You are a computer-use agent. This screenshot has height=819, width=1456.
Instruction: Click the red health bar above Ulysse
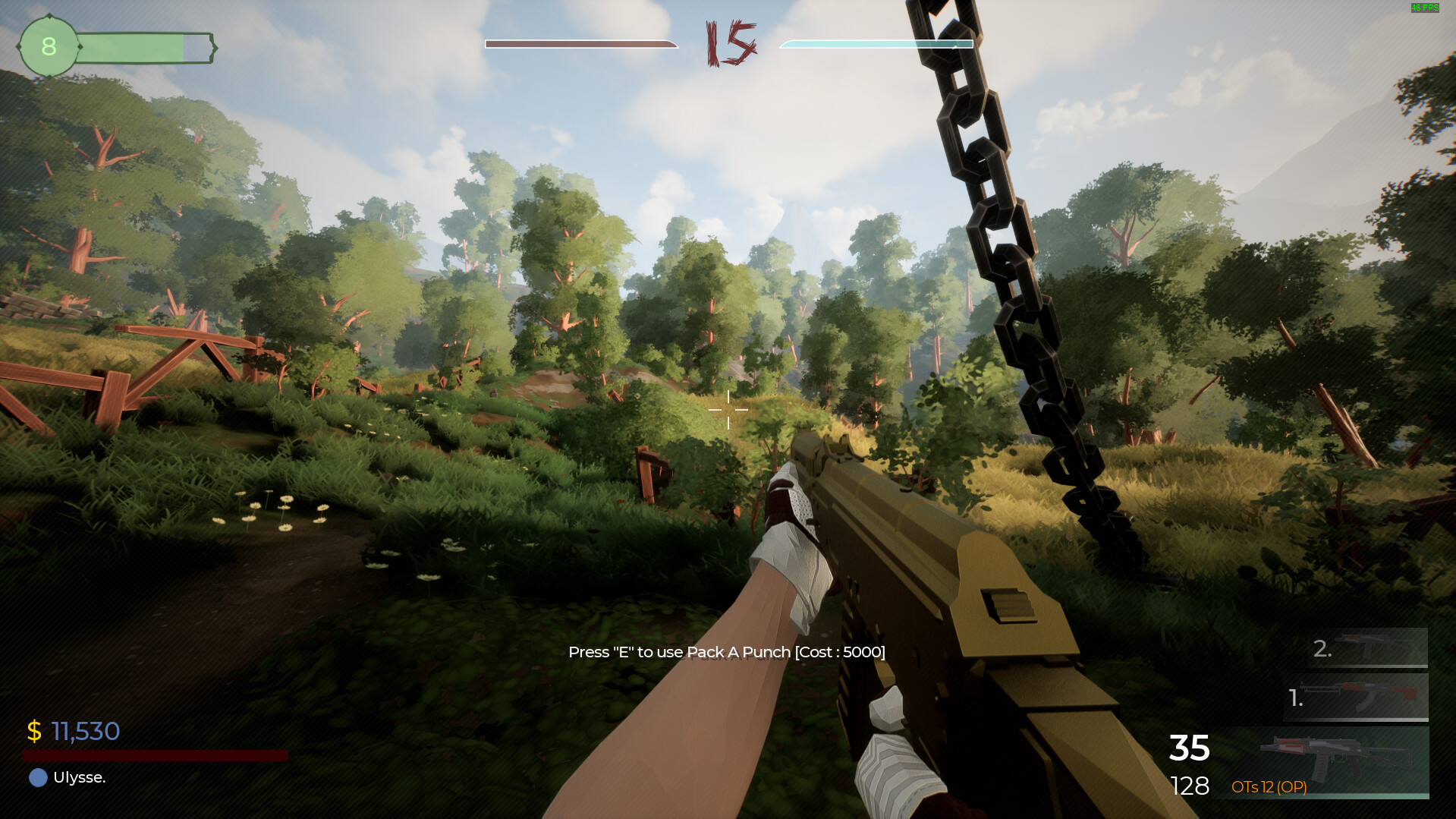click(x=155, y=755)
